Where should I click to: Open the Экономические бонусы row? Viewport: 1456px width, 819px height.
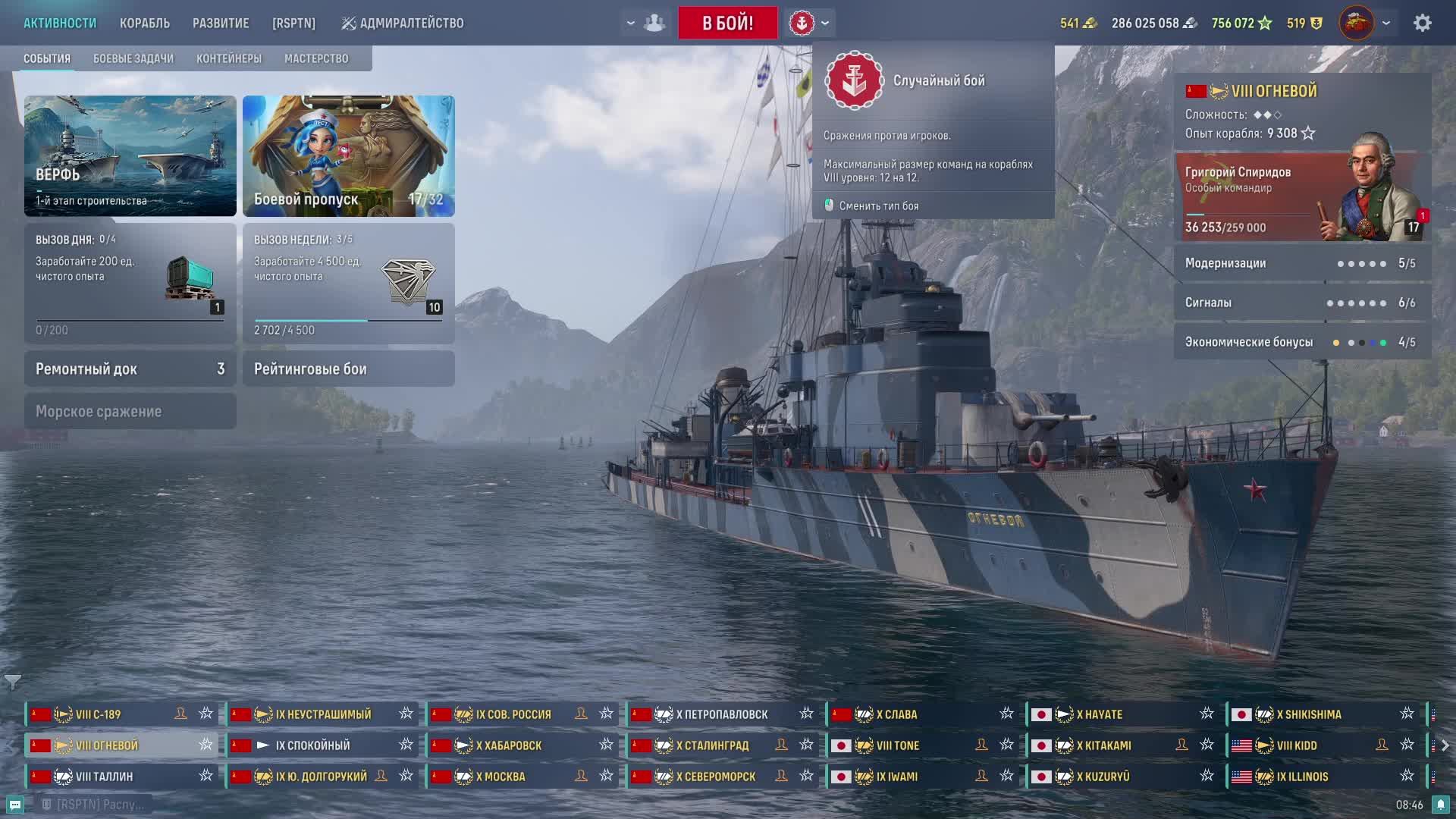[x=1302, y=342]
